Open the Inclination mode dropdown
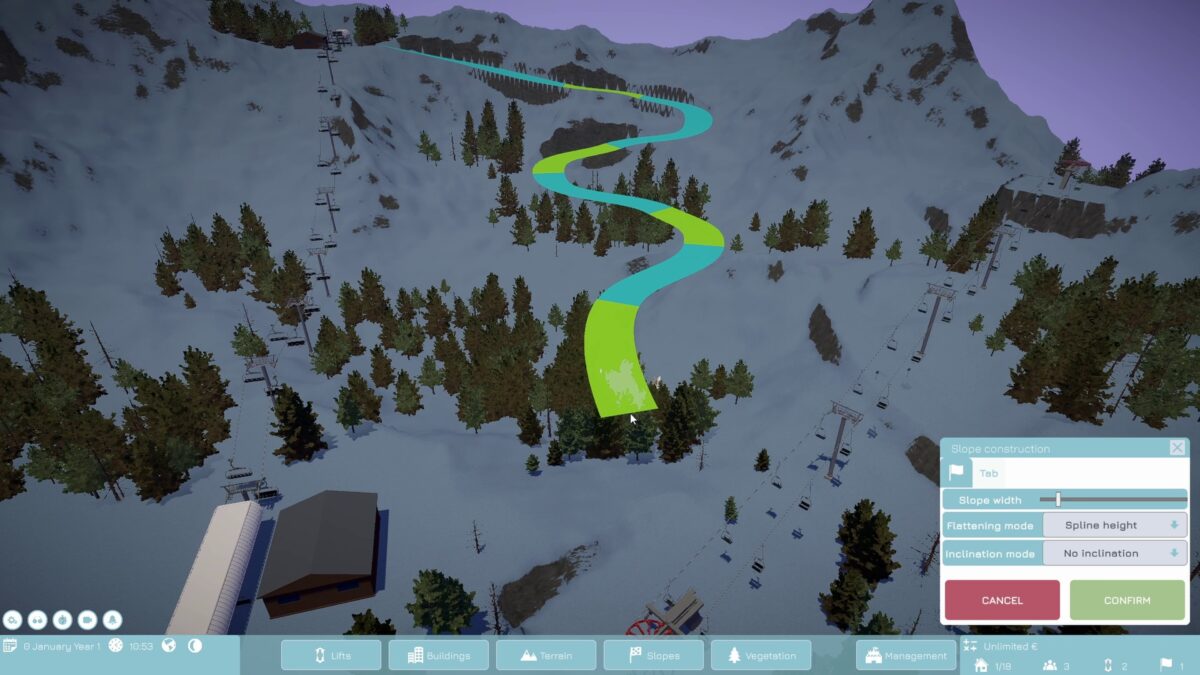 [1115, 553]
